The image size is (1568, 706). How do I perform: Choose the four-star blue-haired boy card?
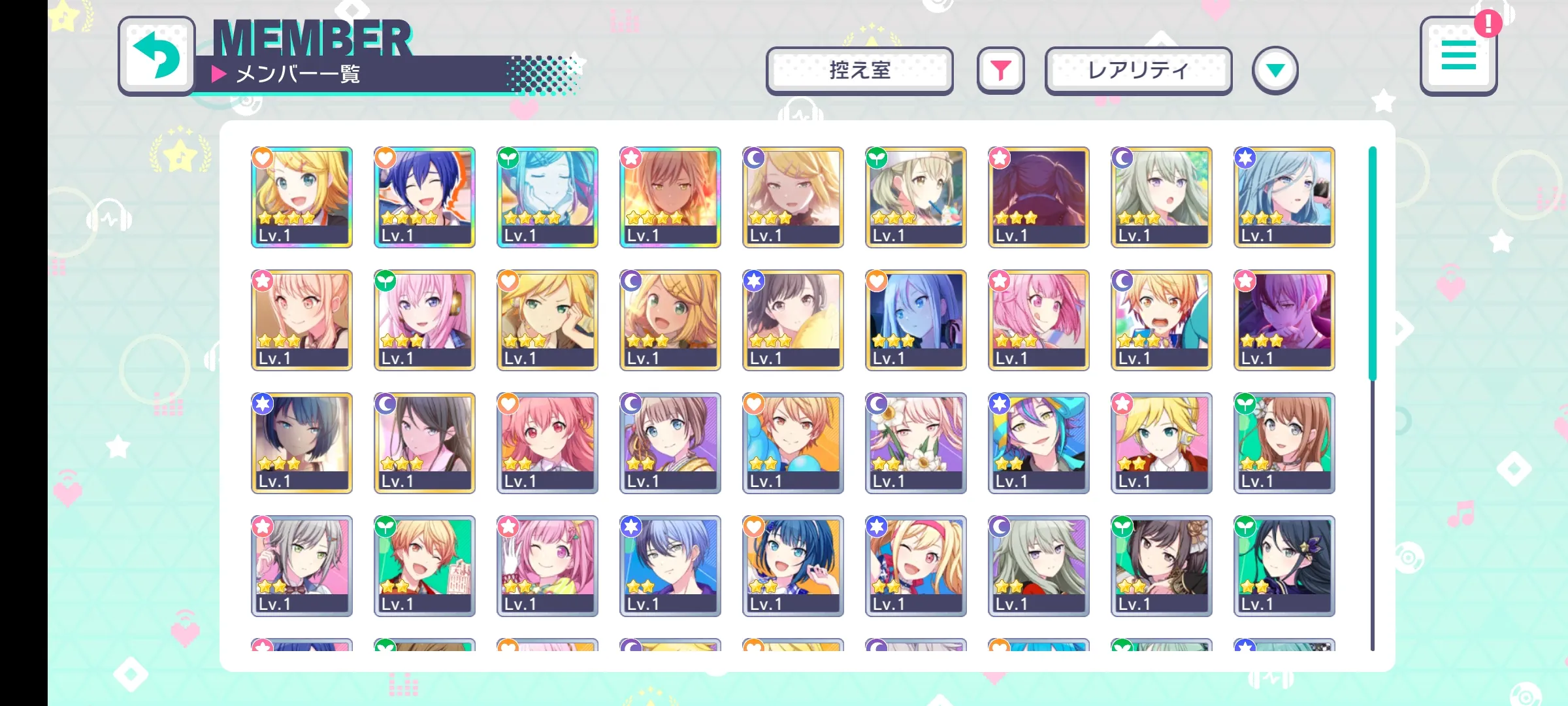(425, 197)
